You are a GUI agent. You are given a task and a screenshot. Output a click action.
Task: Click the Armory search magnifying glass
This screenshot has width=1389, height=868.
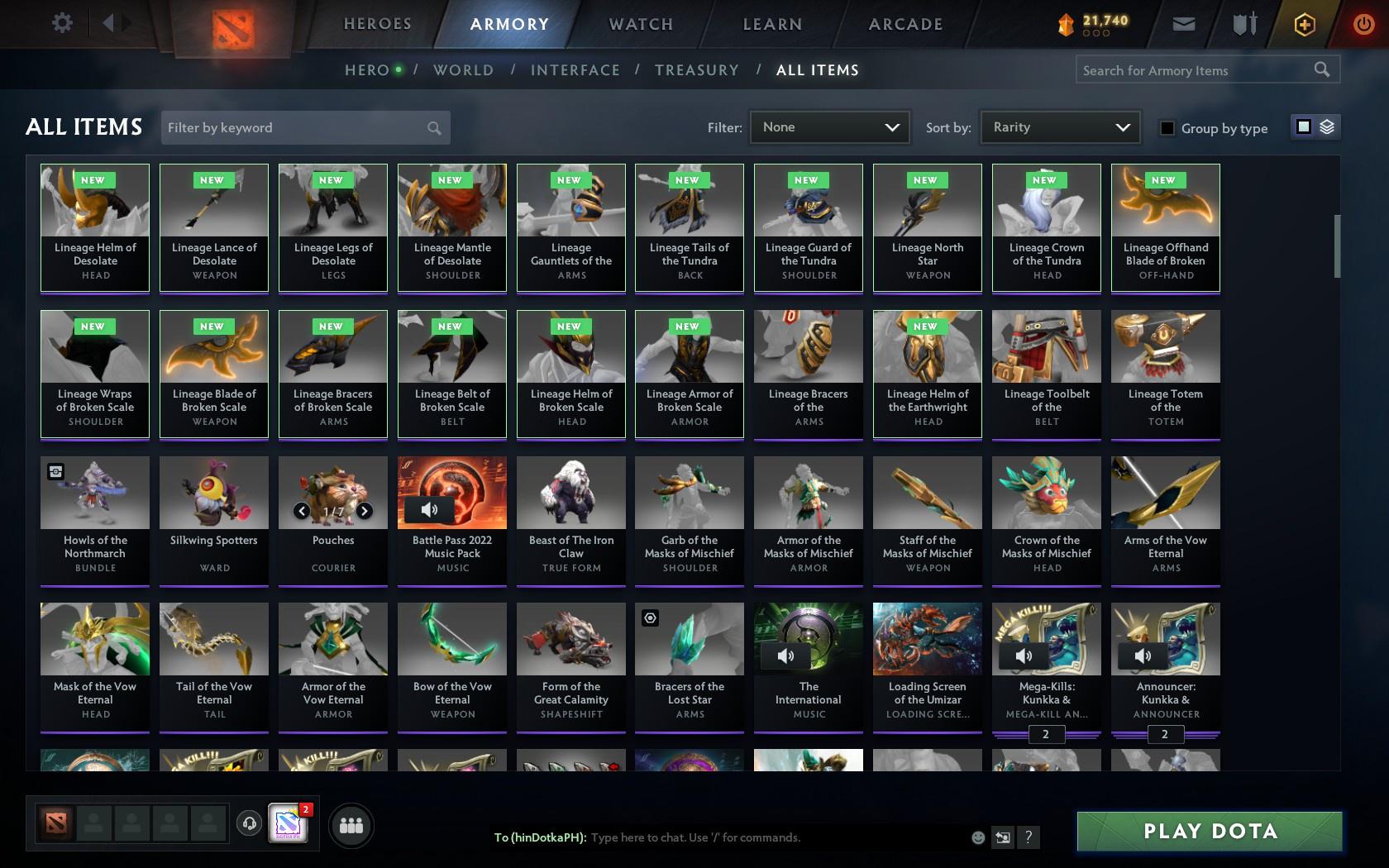[x=1321, y=70]
